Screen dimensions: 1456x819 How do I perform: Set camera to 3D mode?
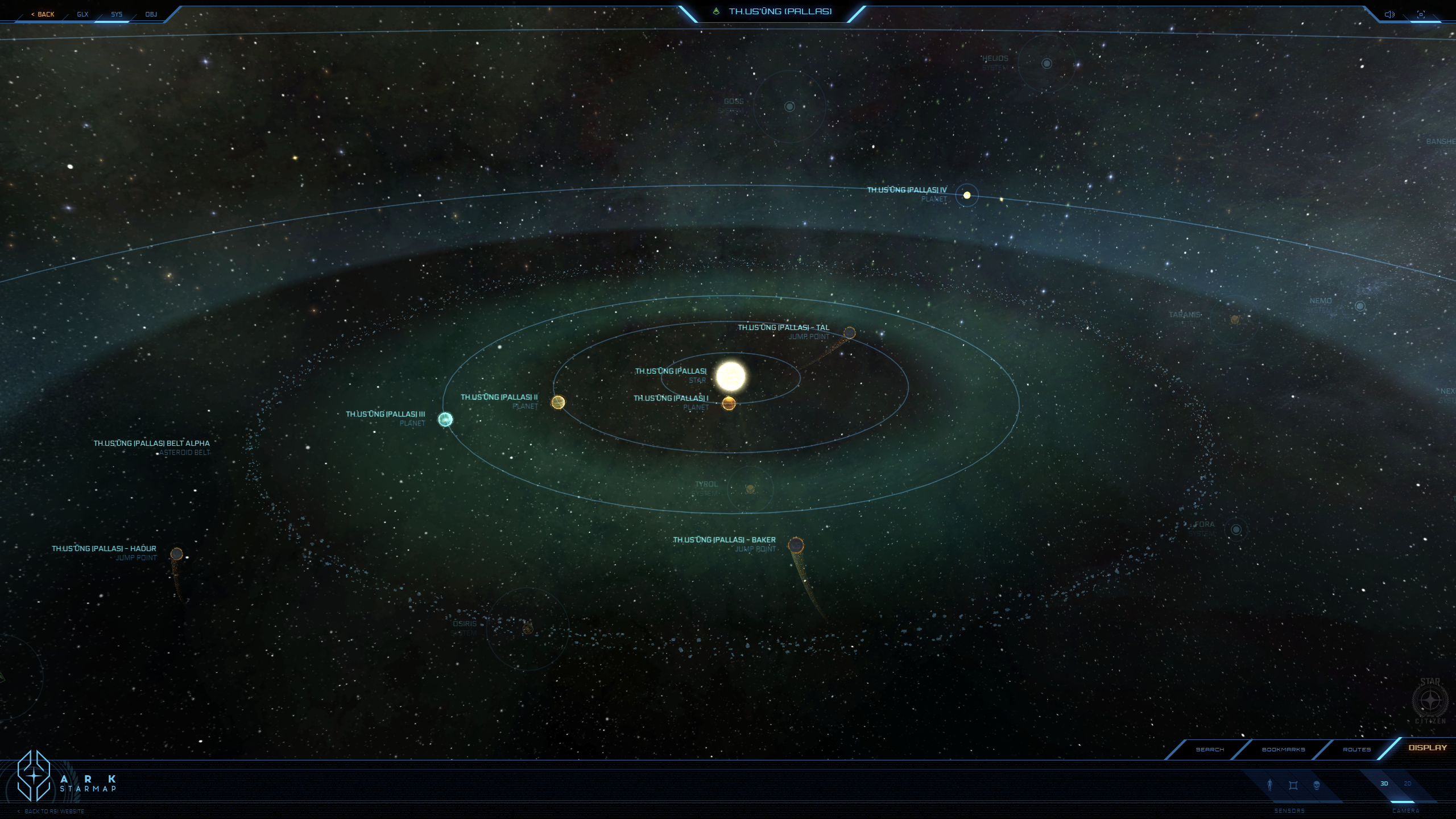[1384, 784]
